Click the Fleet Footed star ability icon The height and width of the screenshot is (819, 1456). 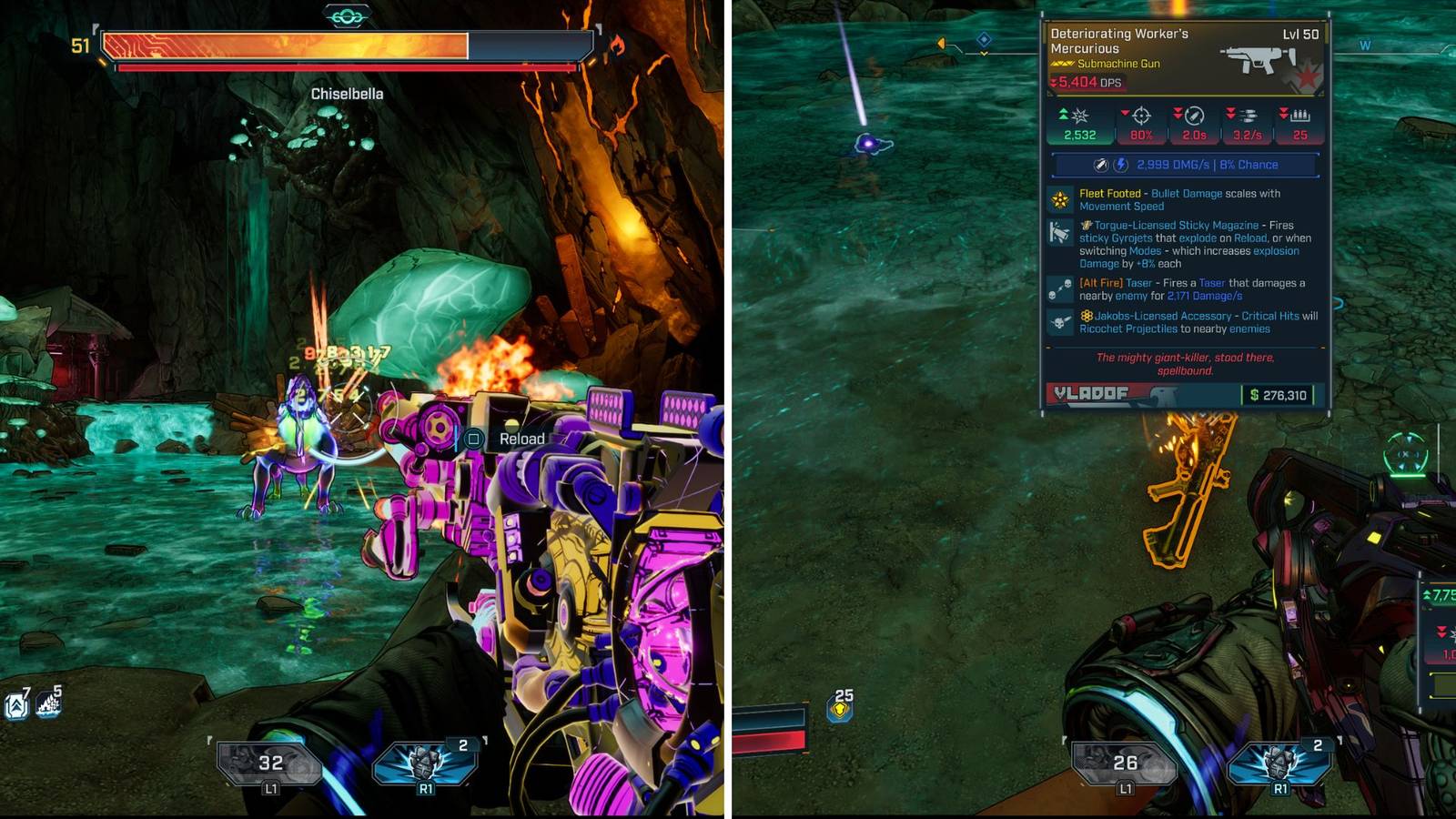pos(1060,198)
